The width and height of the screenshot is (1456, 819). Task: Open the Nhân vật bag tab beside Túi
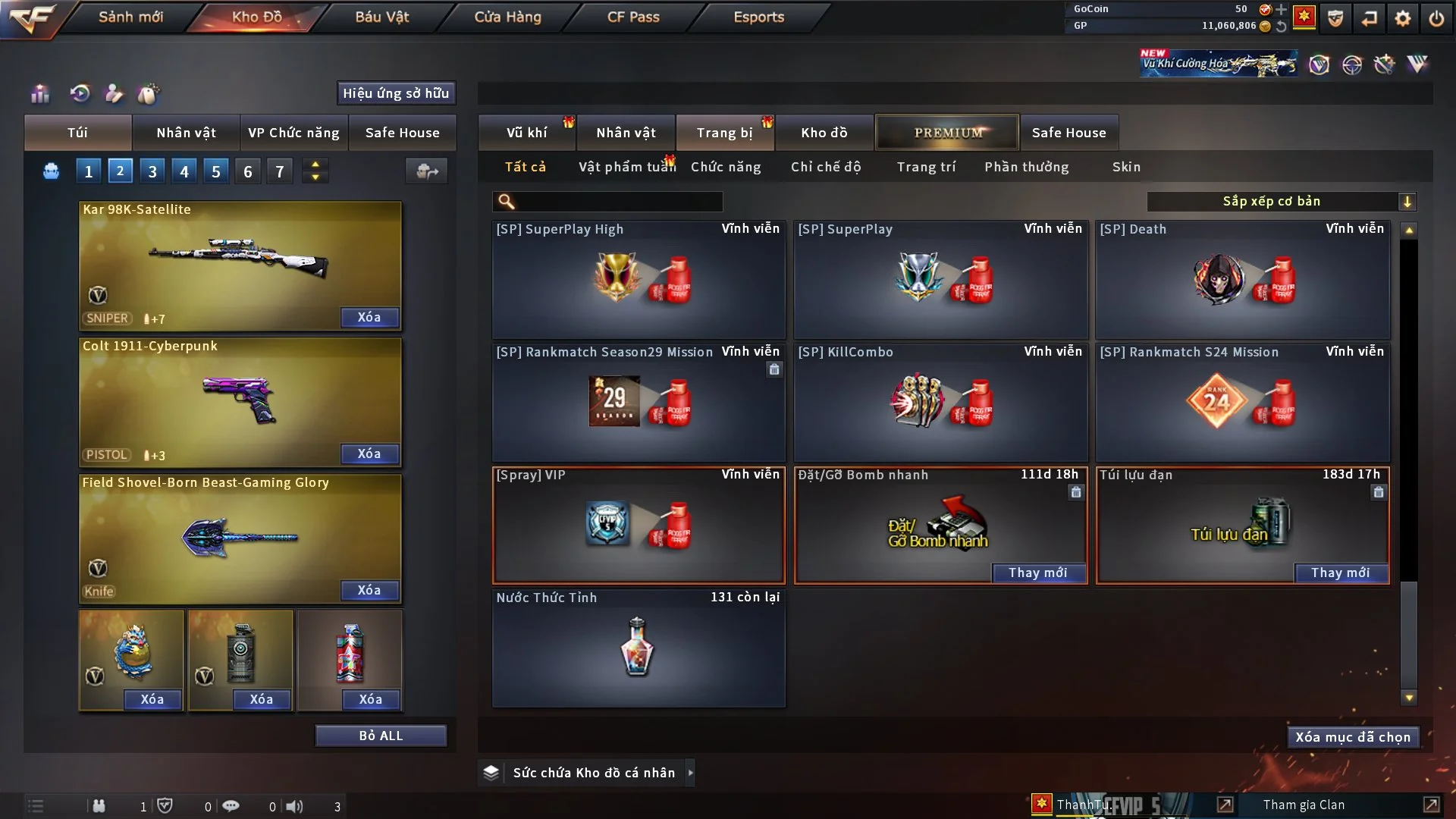click(186, 133)
